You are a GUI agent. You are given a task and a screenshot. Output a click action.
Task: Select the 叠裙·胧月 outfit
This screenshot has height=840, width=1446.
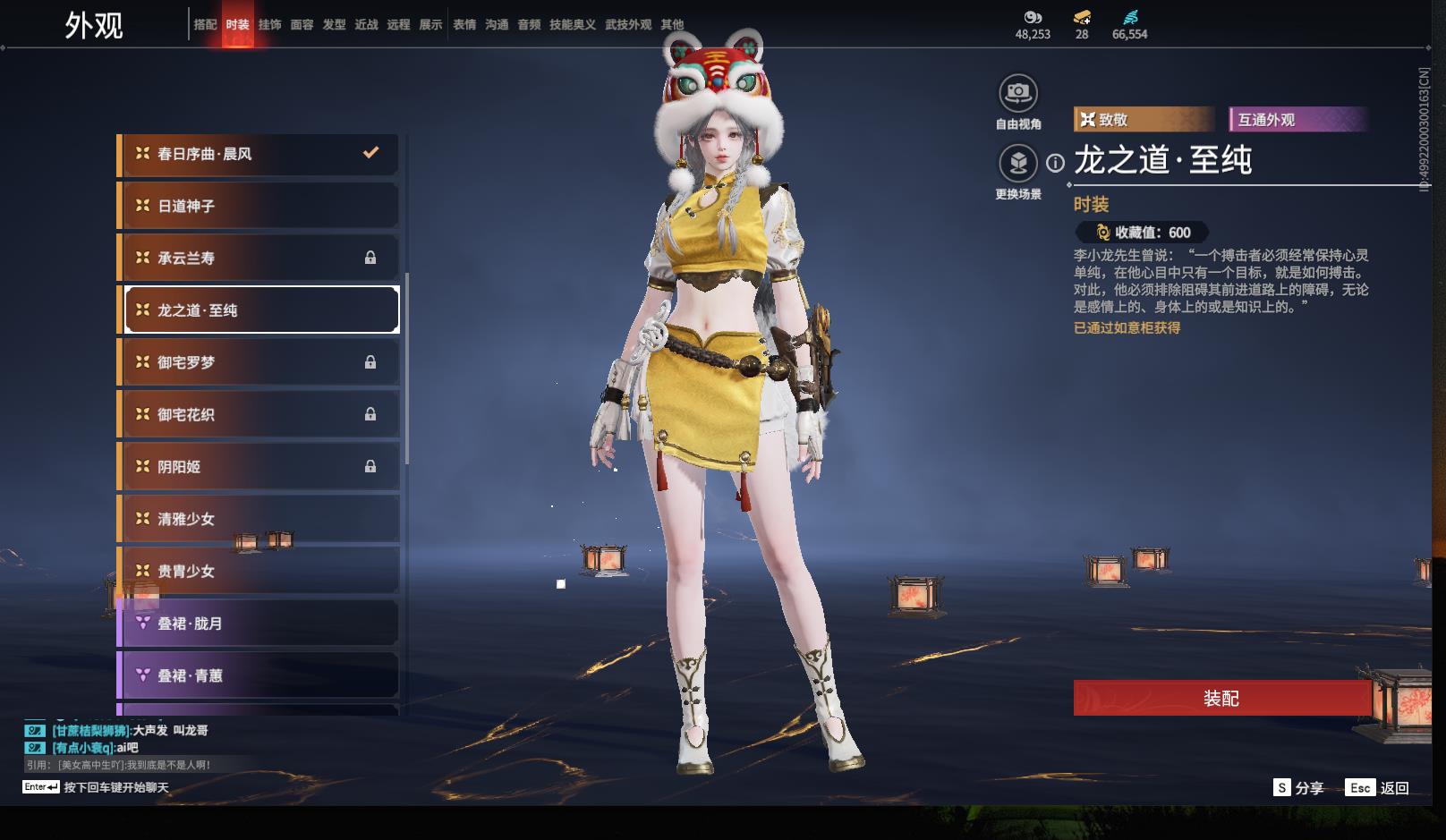(259, 624)
